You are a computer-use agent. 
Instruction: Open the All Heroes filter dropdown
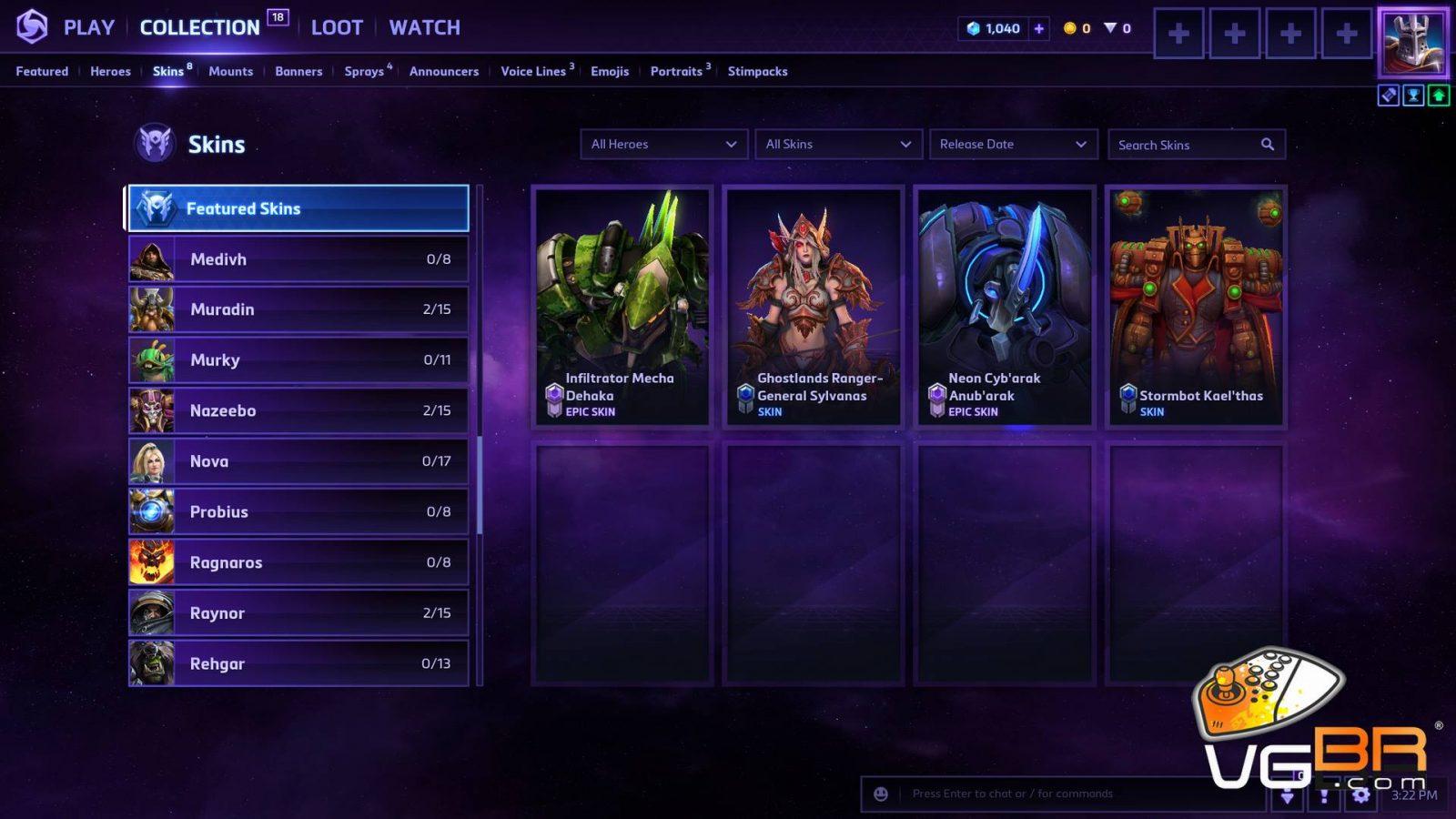[663, 144]
